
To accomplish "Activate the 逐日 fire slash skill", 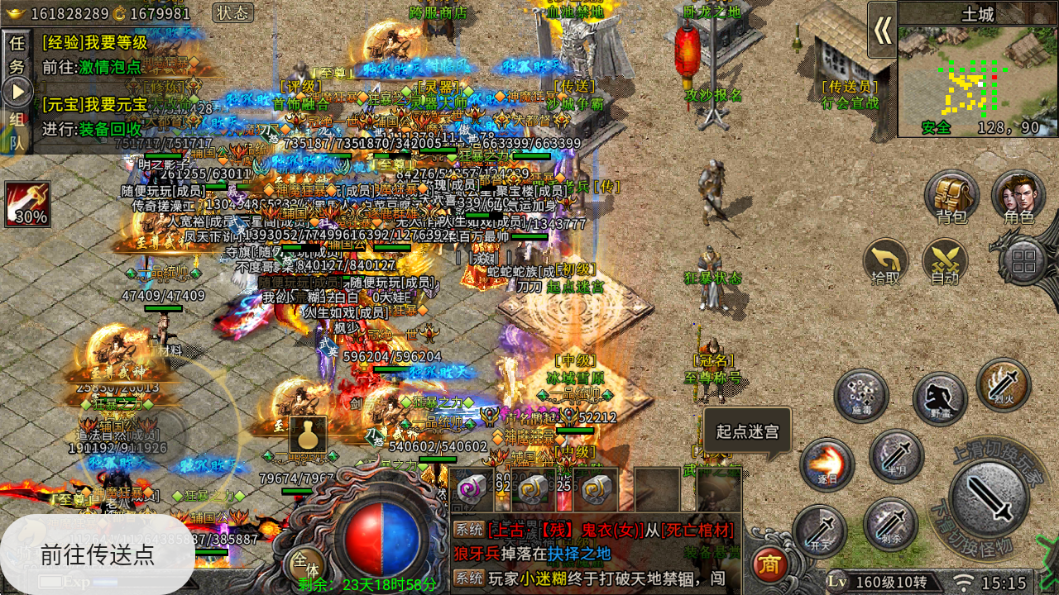I will [x=826, y=465].
